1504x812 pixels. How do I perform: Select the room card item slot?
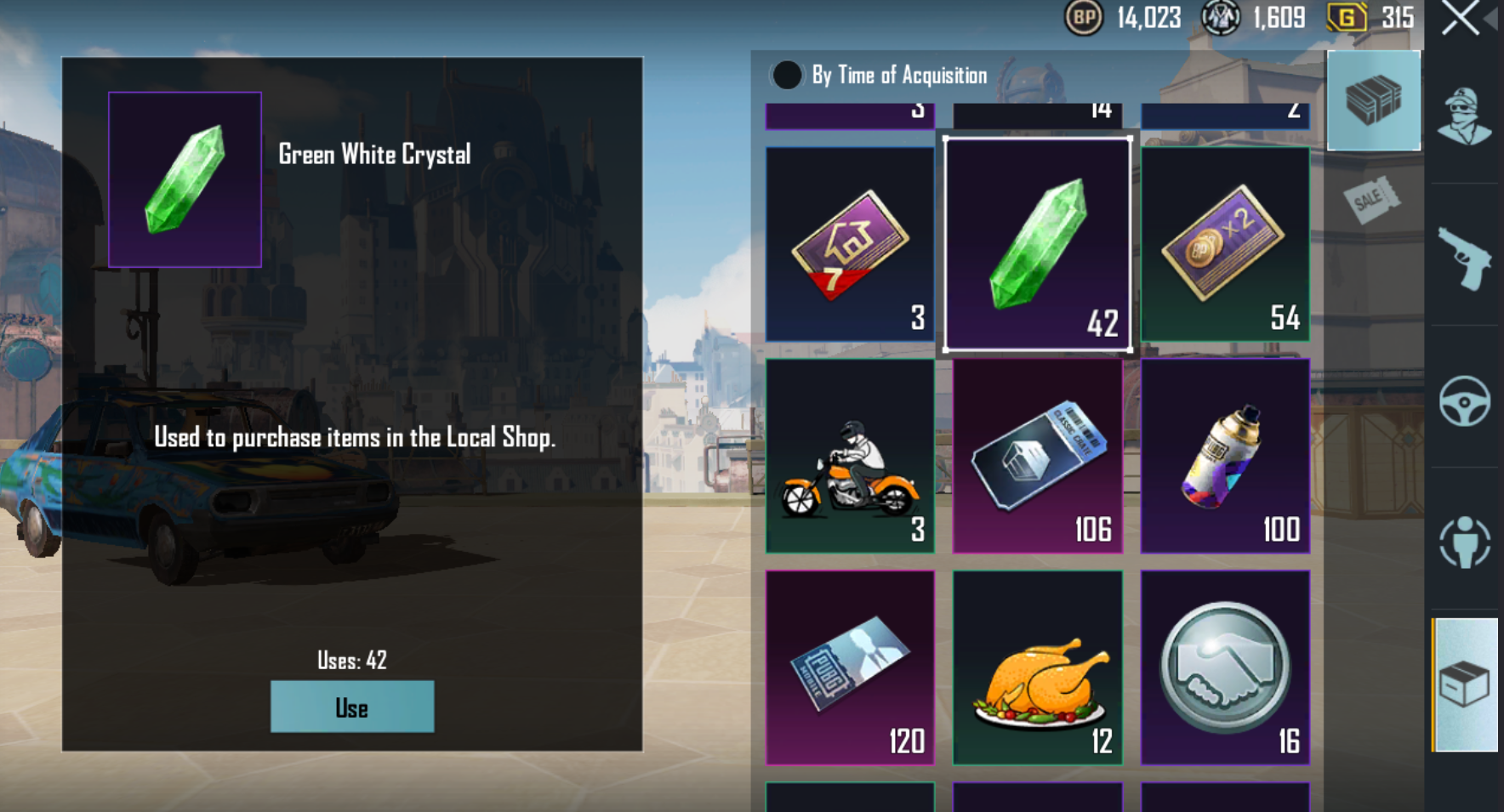click(850, 244)
